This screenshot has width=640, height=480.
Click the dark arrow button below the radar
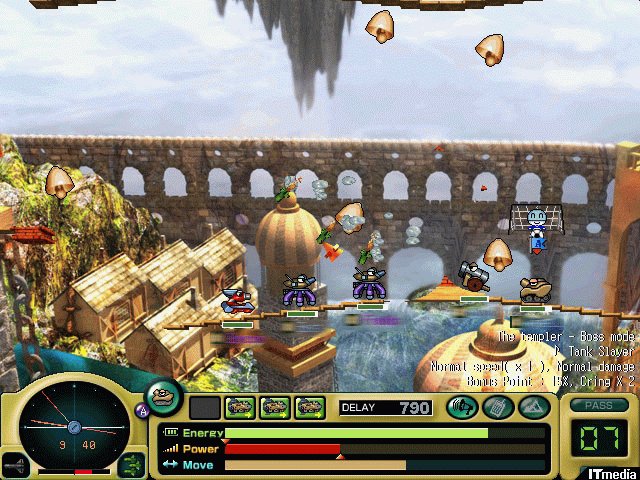pyautogui.click(x=17, y=466)
